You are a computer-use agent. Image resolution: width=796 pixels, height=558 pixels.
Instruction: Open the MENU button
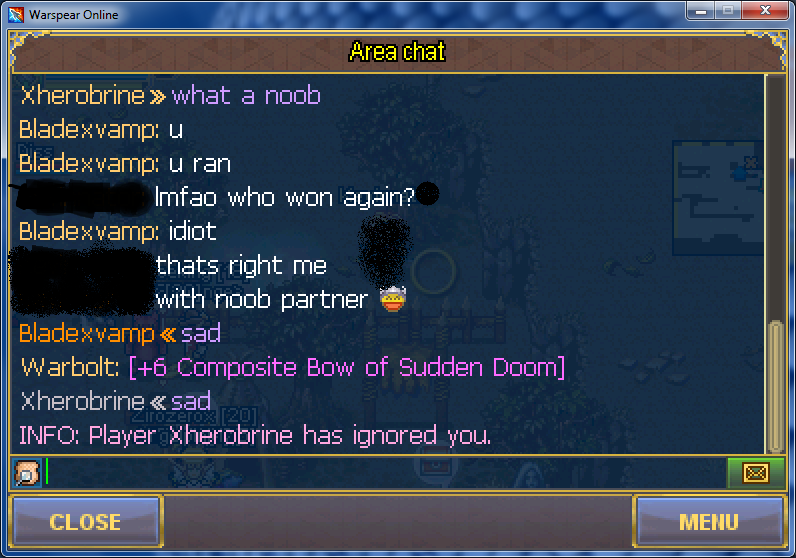pos(708,521)
